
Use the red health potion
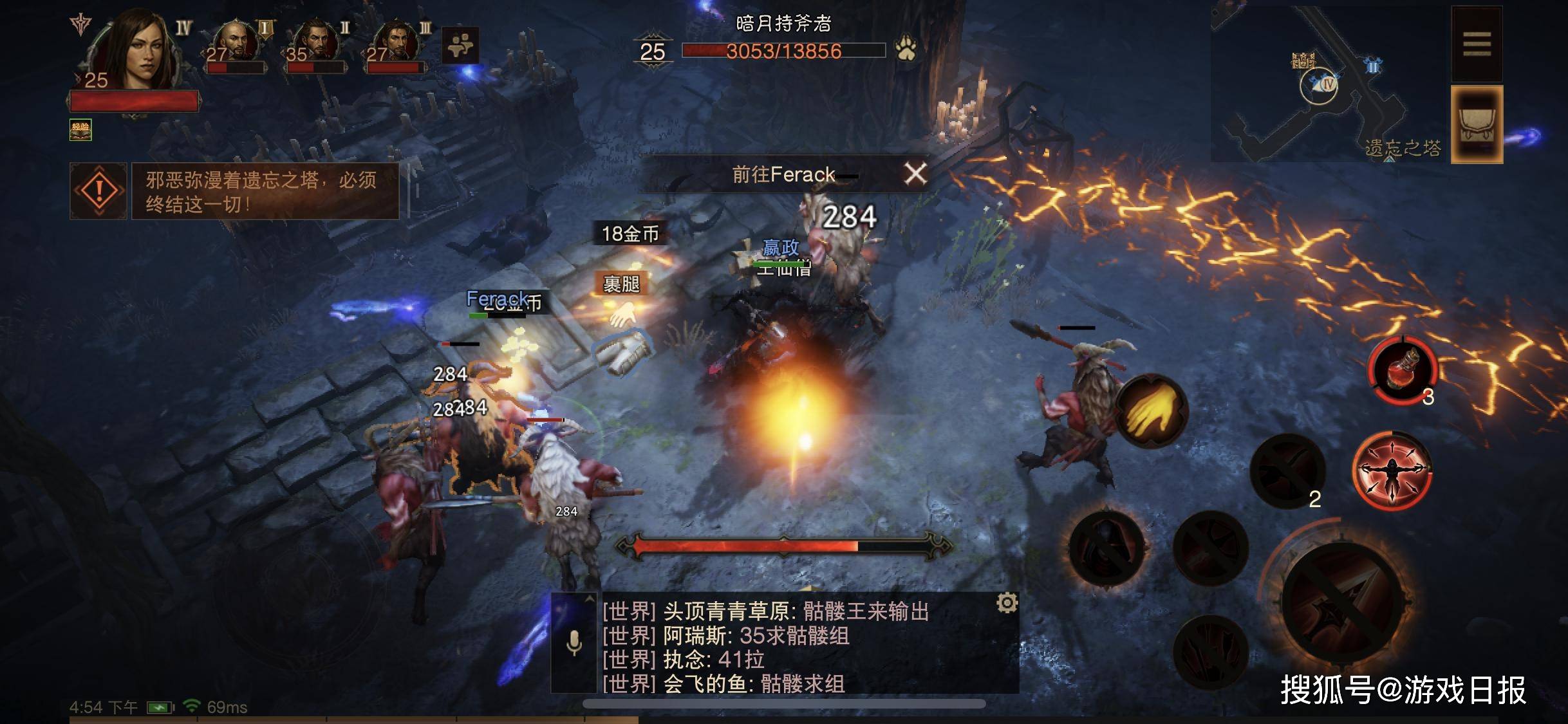1403,371
